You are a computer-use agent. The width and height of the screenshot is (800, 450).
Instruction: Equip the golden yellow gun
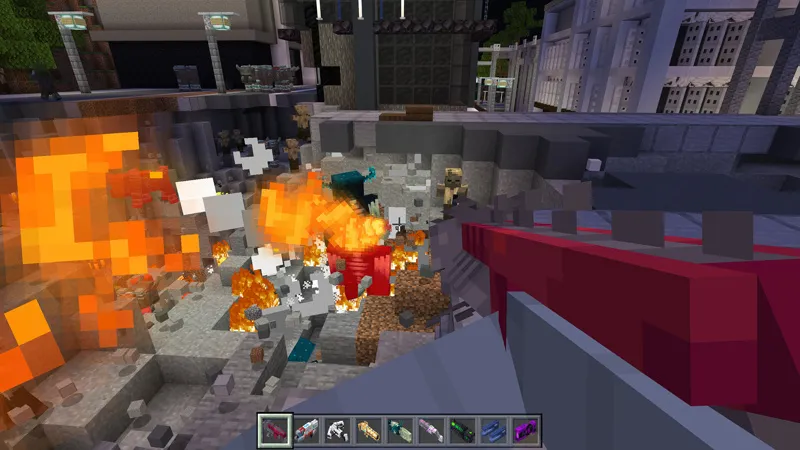[369, 431]
